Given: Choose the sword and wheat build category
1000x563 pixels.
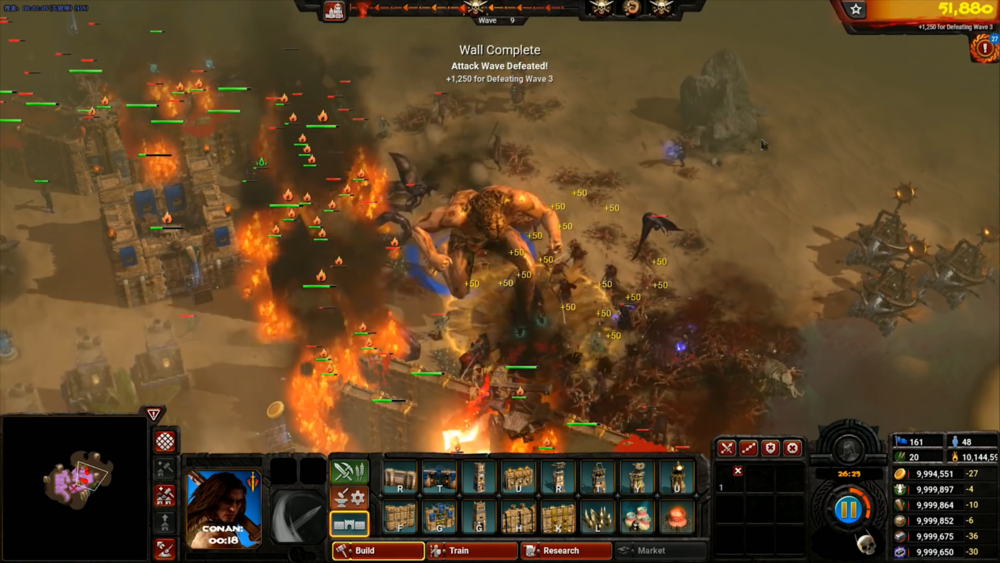Looking at the screenshot, I should [x=349, y=471].
